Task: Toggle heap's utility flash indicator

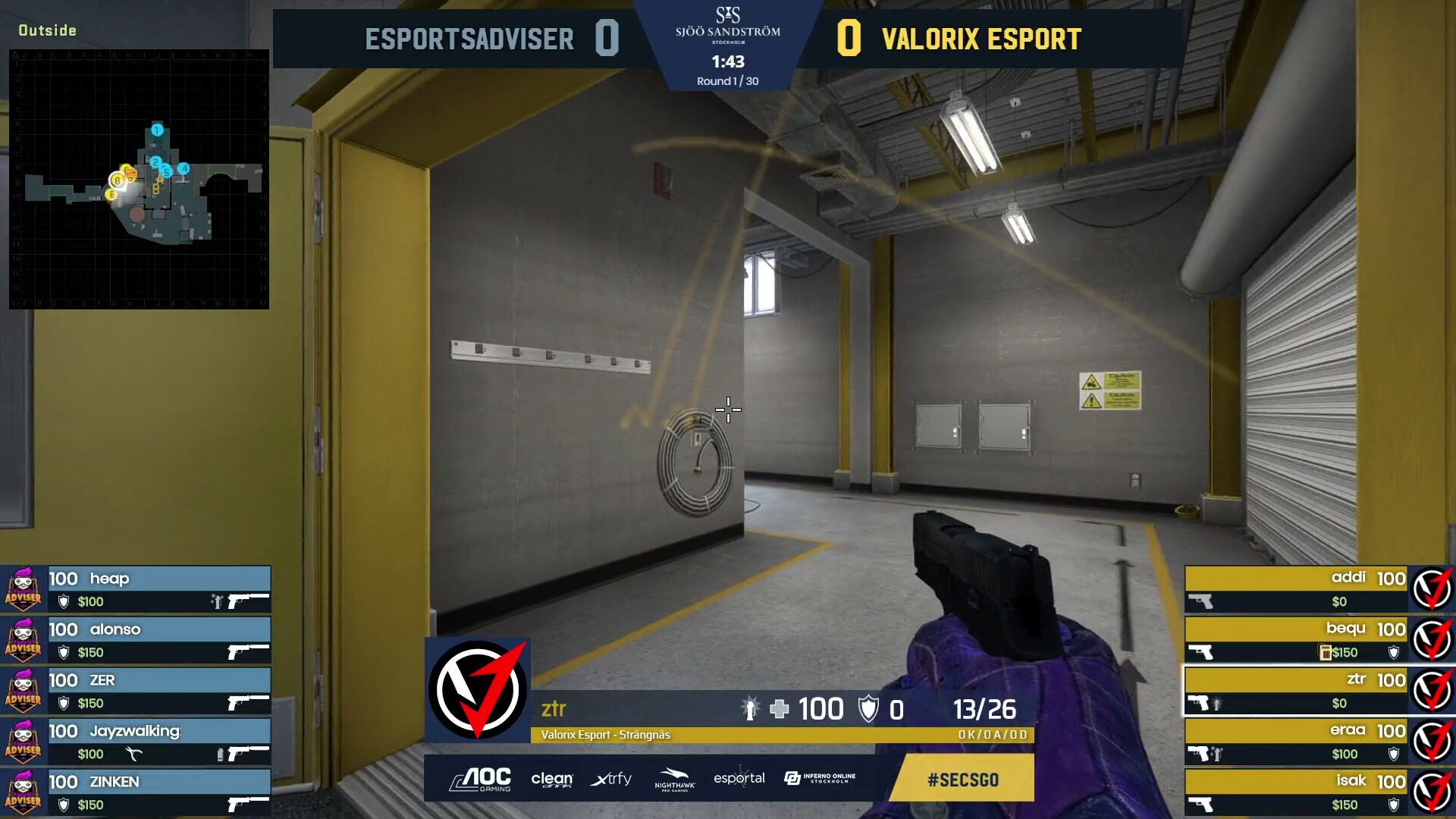Action: [217, 601]
